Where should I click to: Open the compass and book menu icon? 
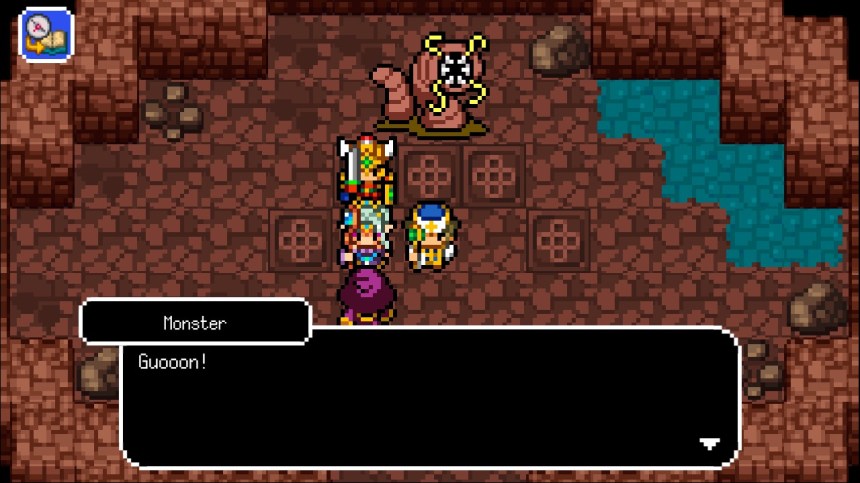45,34
